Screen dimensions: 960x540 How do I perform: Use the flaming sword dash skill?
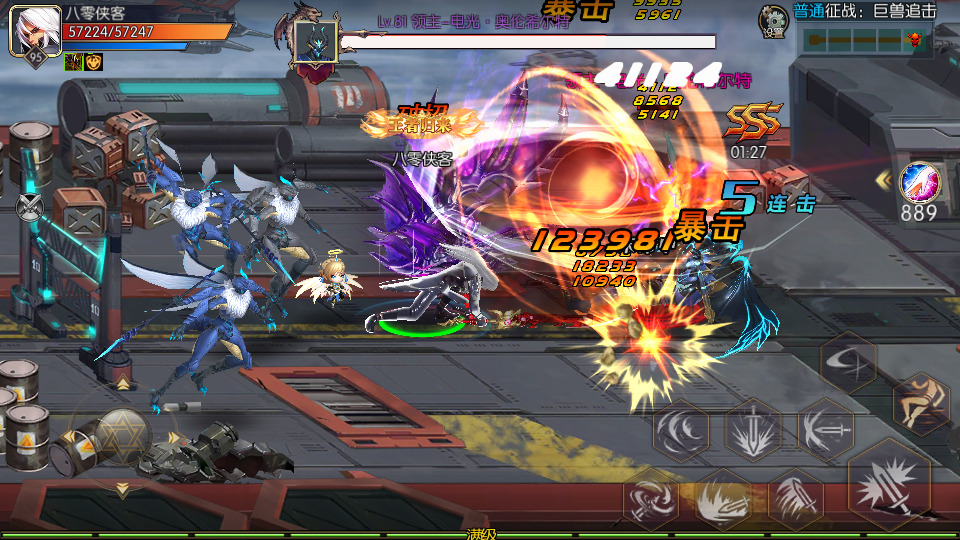722,497
